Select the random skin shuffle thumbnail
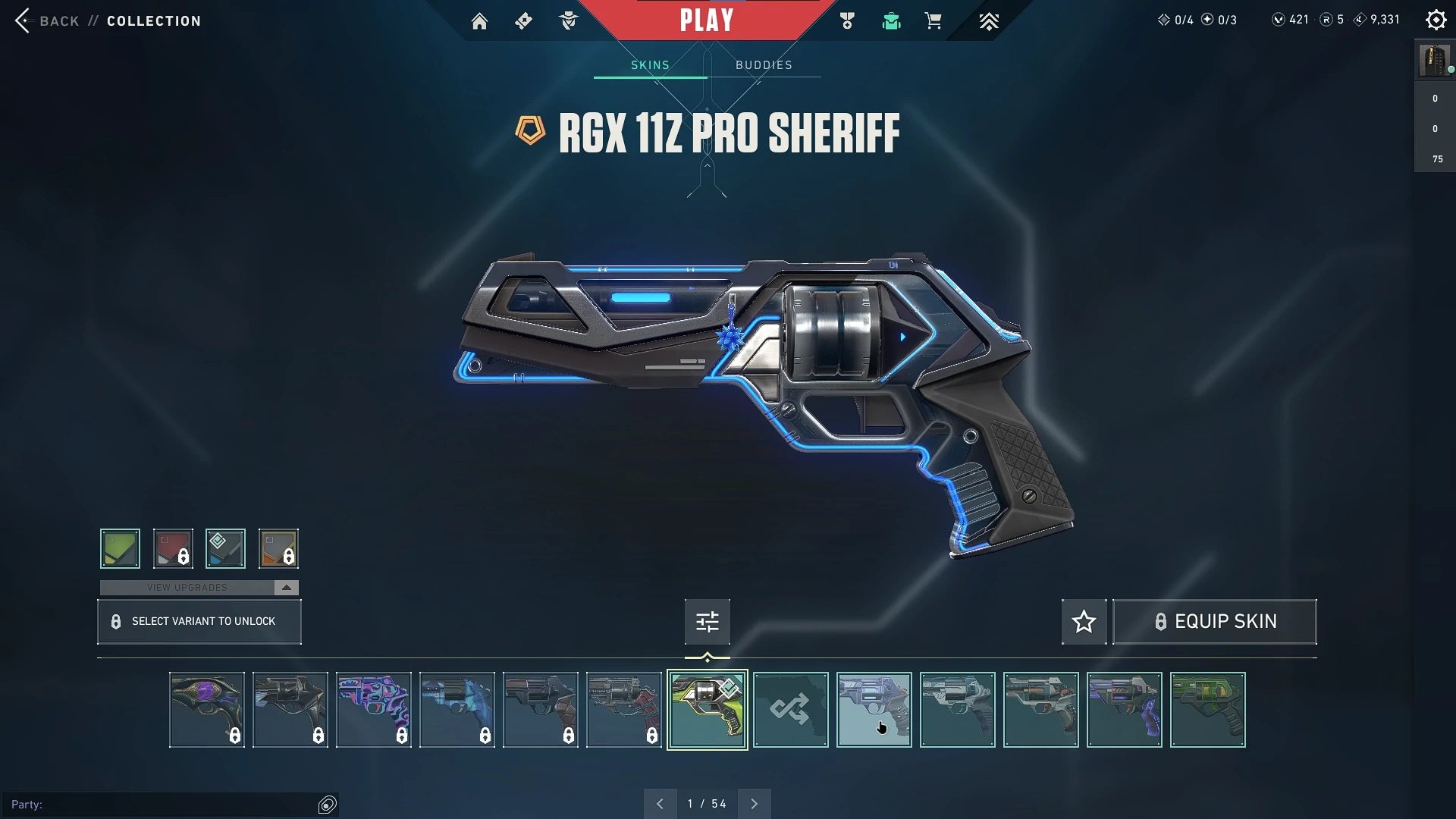The height and width of the screenshot is (819, 1456). [791, 710]
